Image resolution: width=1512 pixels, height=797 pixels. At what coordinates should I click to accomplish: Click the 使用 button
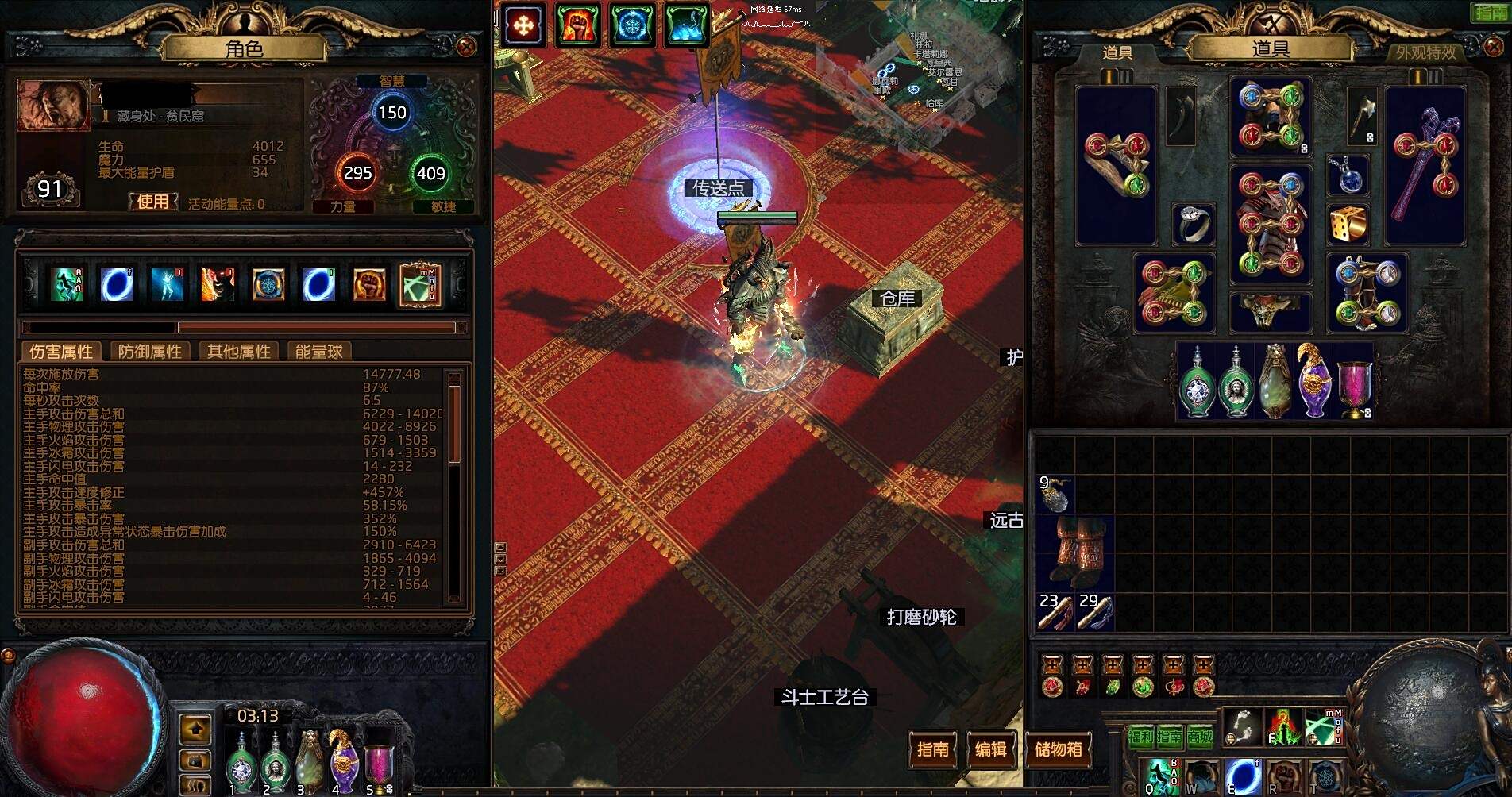click(152, 202)
